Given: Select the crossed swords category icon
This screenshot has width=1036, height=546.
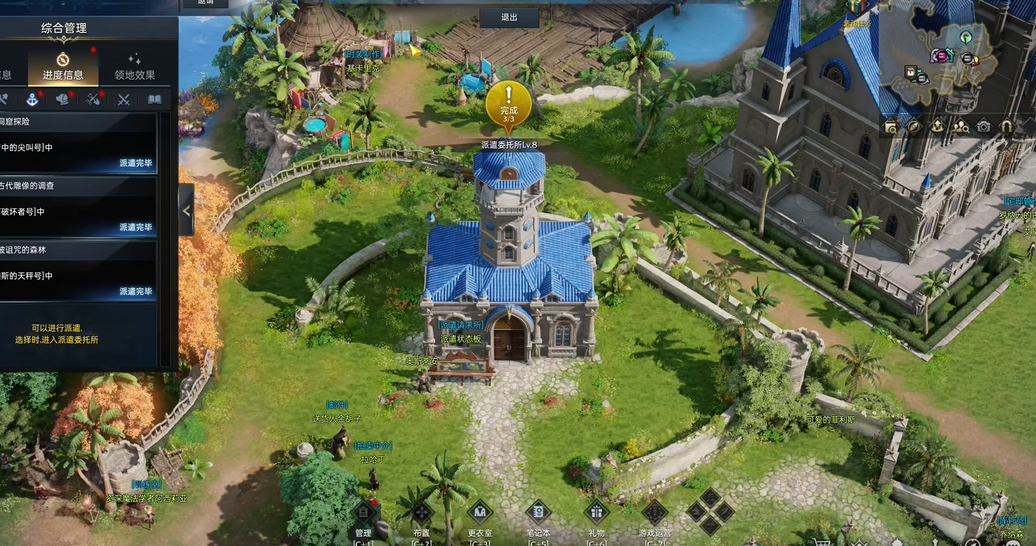Looking at the screenshot, I should [x=124, y=99].
